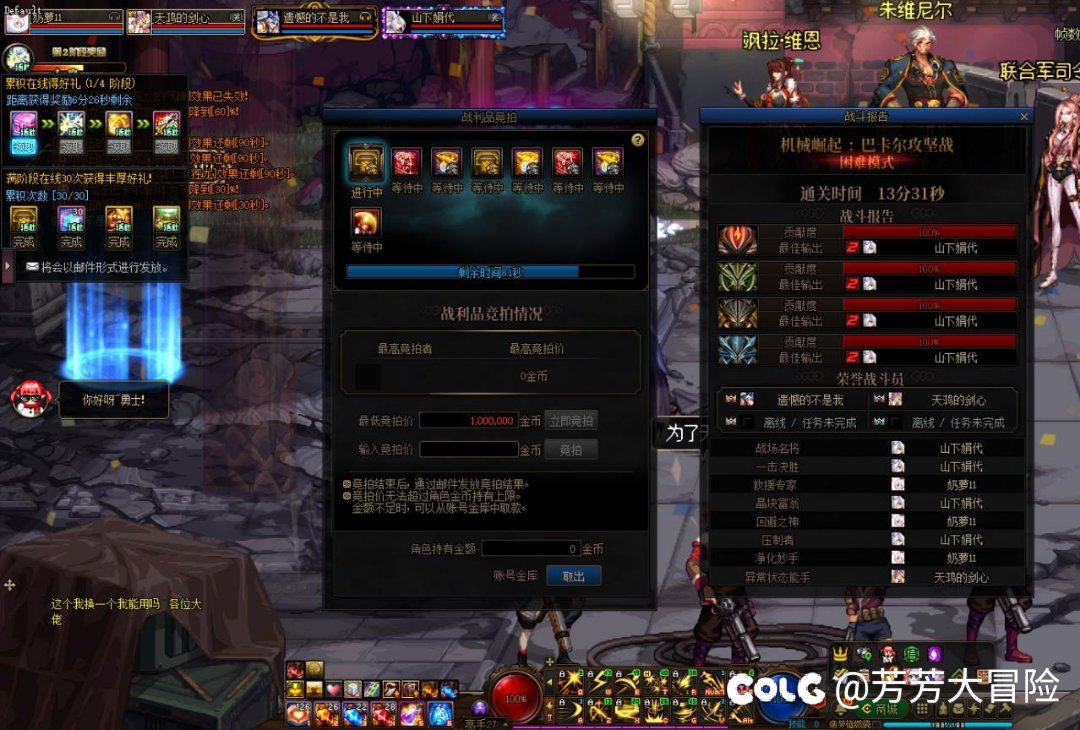Select the second-row 等待中 golden orb item
This screenshot has height=730, width=1080.
click(367, 222)
